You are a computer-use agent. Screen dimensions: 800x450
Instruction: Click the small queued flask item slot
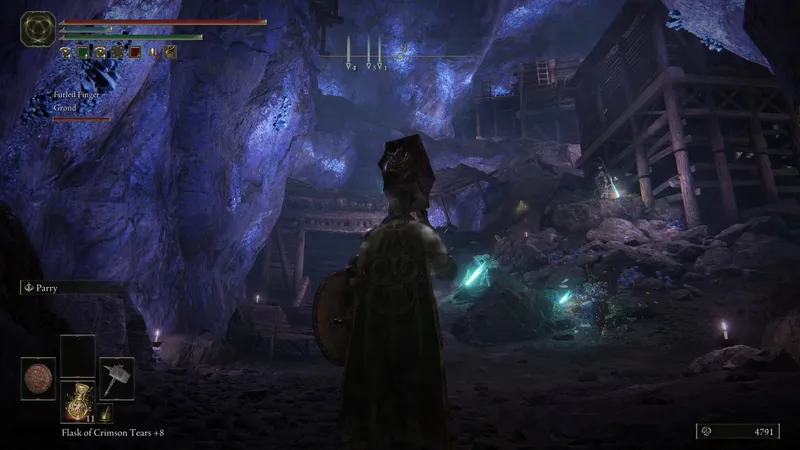(x=104, y=412)
